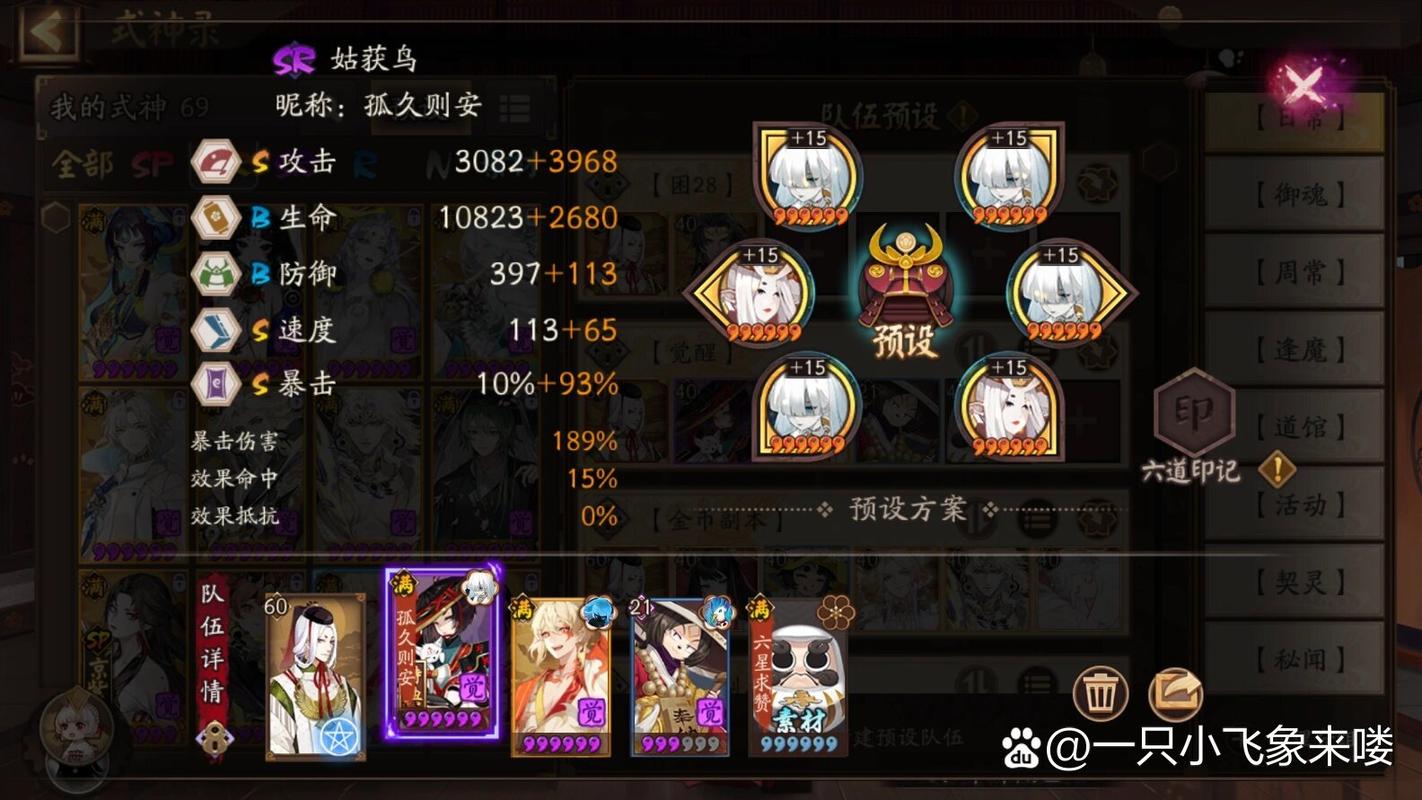Open the 契灵 tab

1296,582
